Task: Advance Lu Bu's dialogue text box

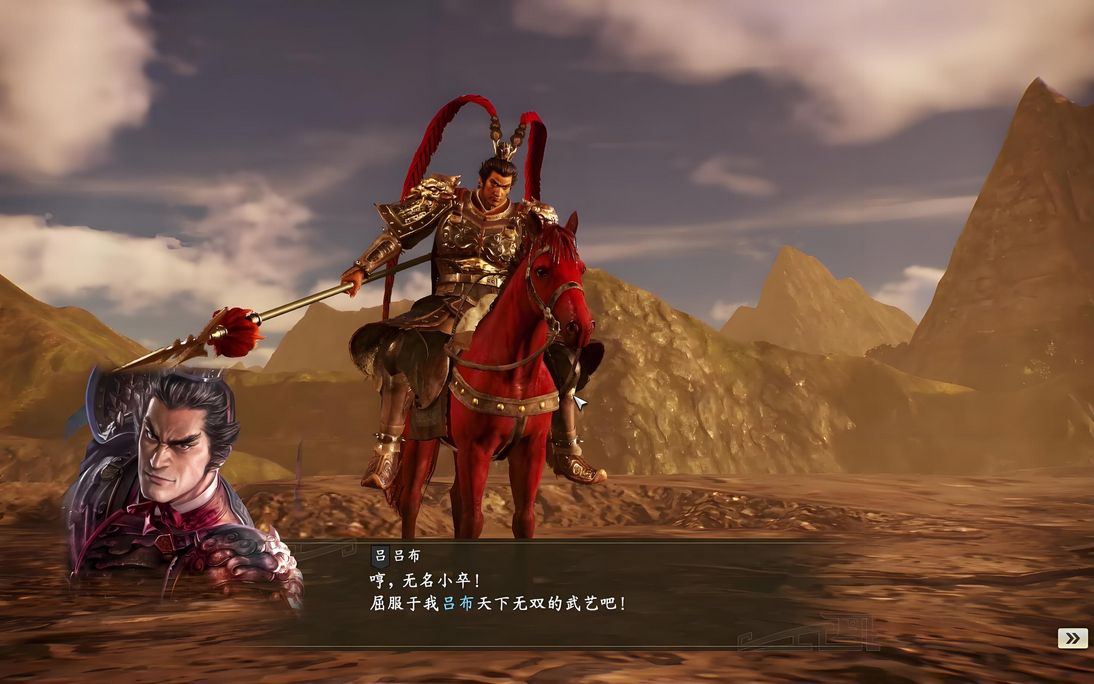Action: tap(560, 594)
